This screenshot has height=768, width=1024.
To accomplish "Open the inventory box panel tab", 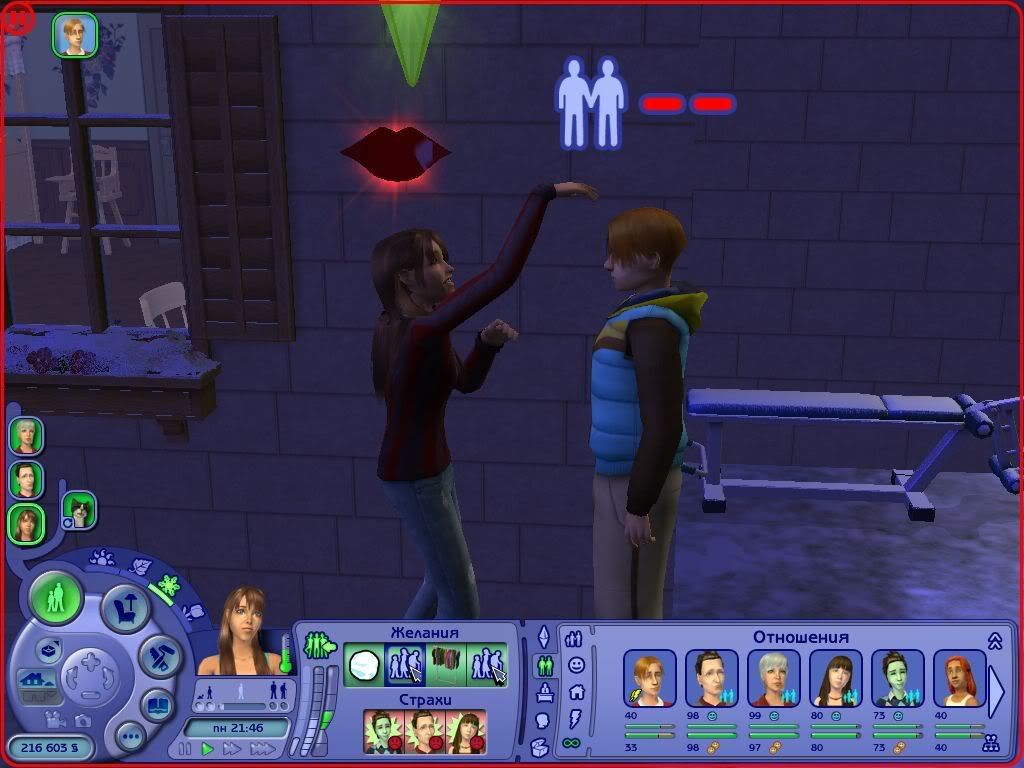I will point(539,746).
